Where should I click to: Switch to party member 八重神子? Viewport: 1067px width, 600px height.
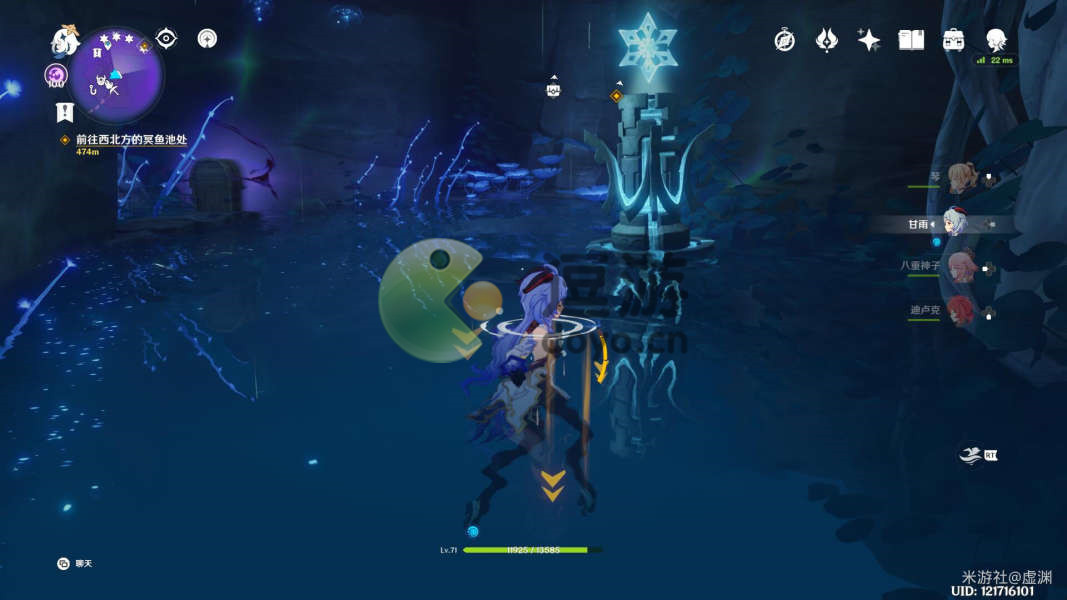coord(961,266)
